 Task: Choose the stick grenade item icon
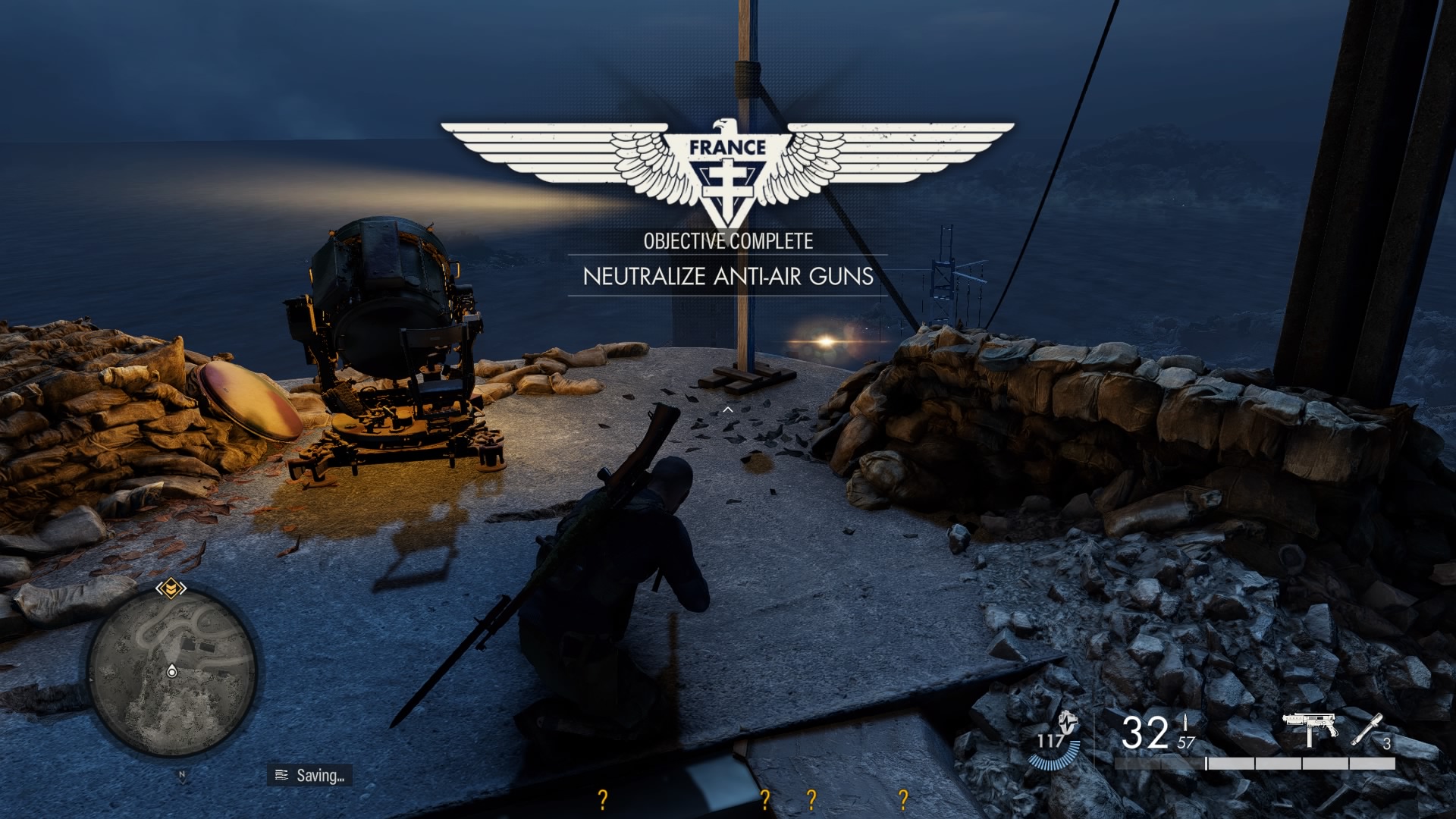point(1366,729)
